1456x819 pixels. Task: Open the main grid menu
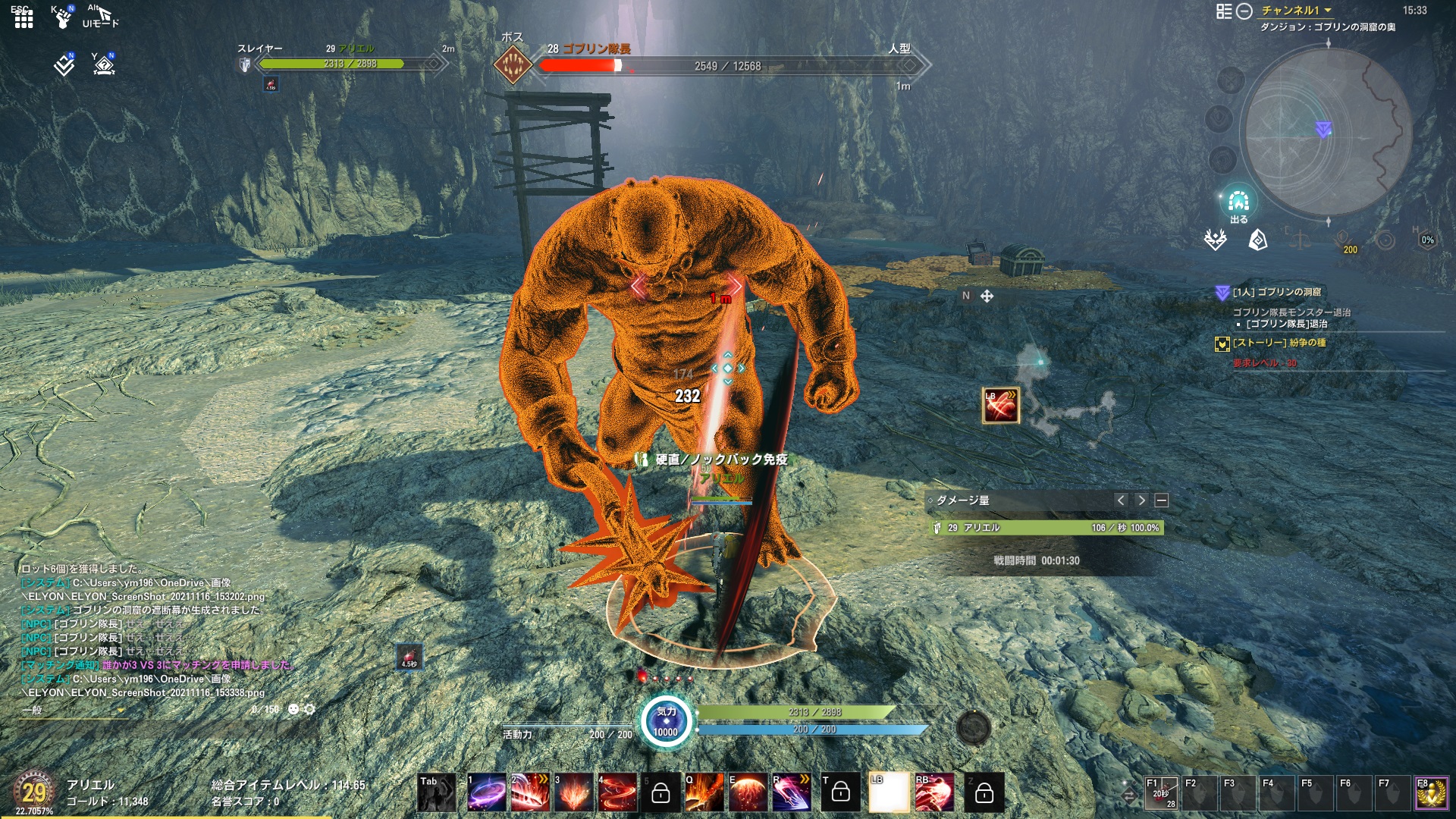[x=24, y=18]
